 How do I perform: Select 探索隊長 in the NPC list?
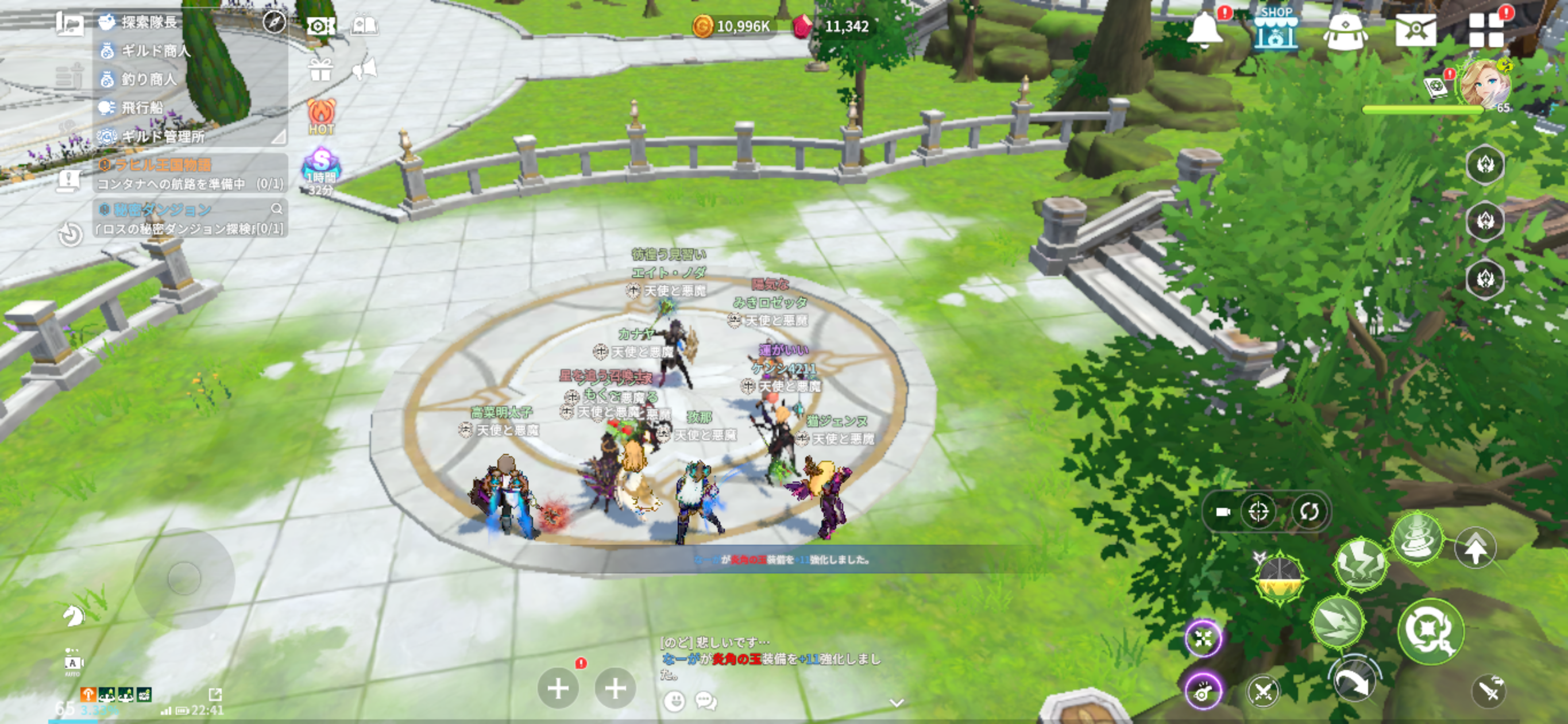point(149,22)
